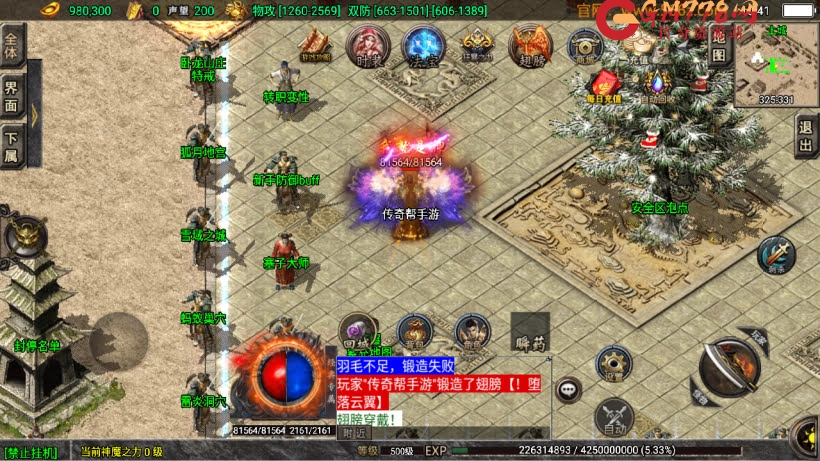Open the 商城 shop

(584, 46)
